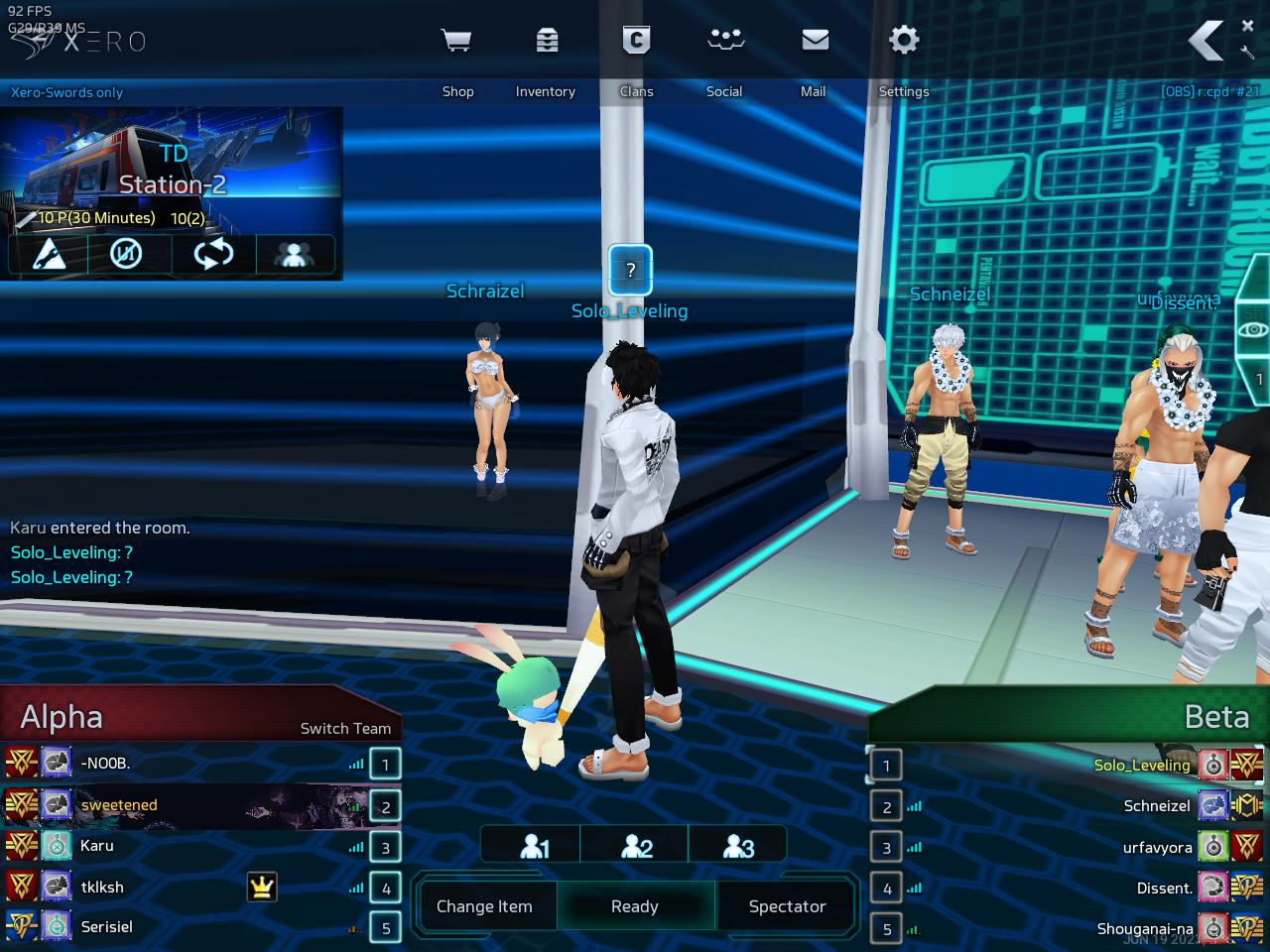Select loadout preset 2
The height and width of the screenshot is (952, 1270).
(636, 846)
